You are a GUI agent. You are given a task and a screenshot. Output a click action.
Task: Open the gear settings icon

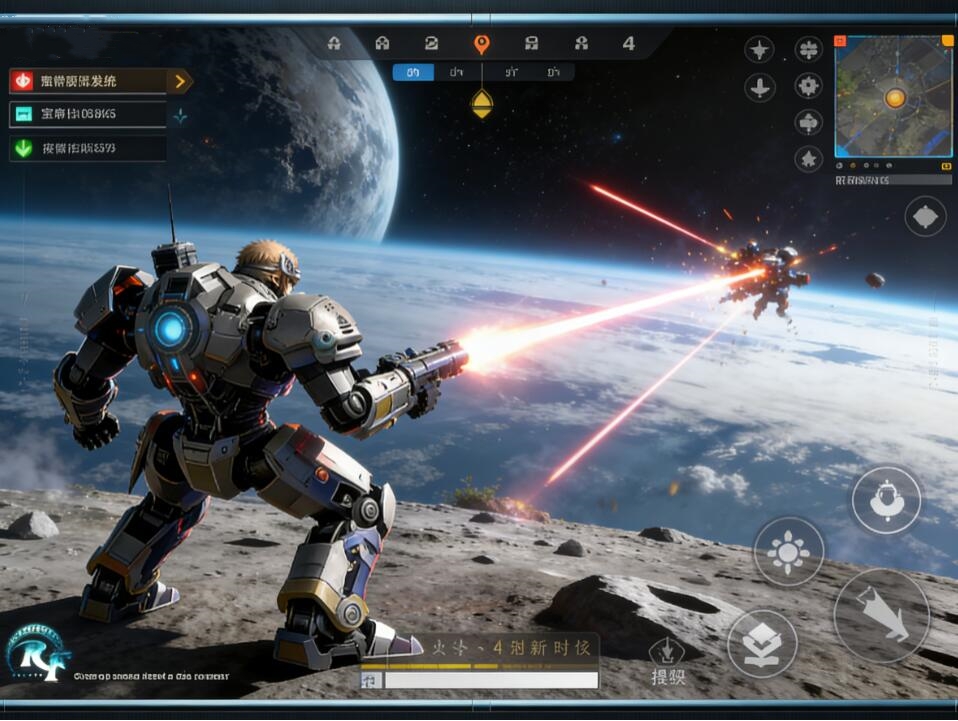tap(808, 86)
